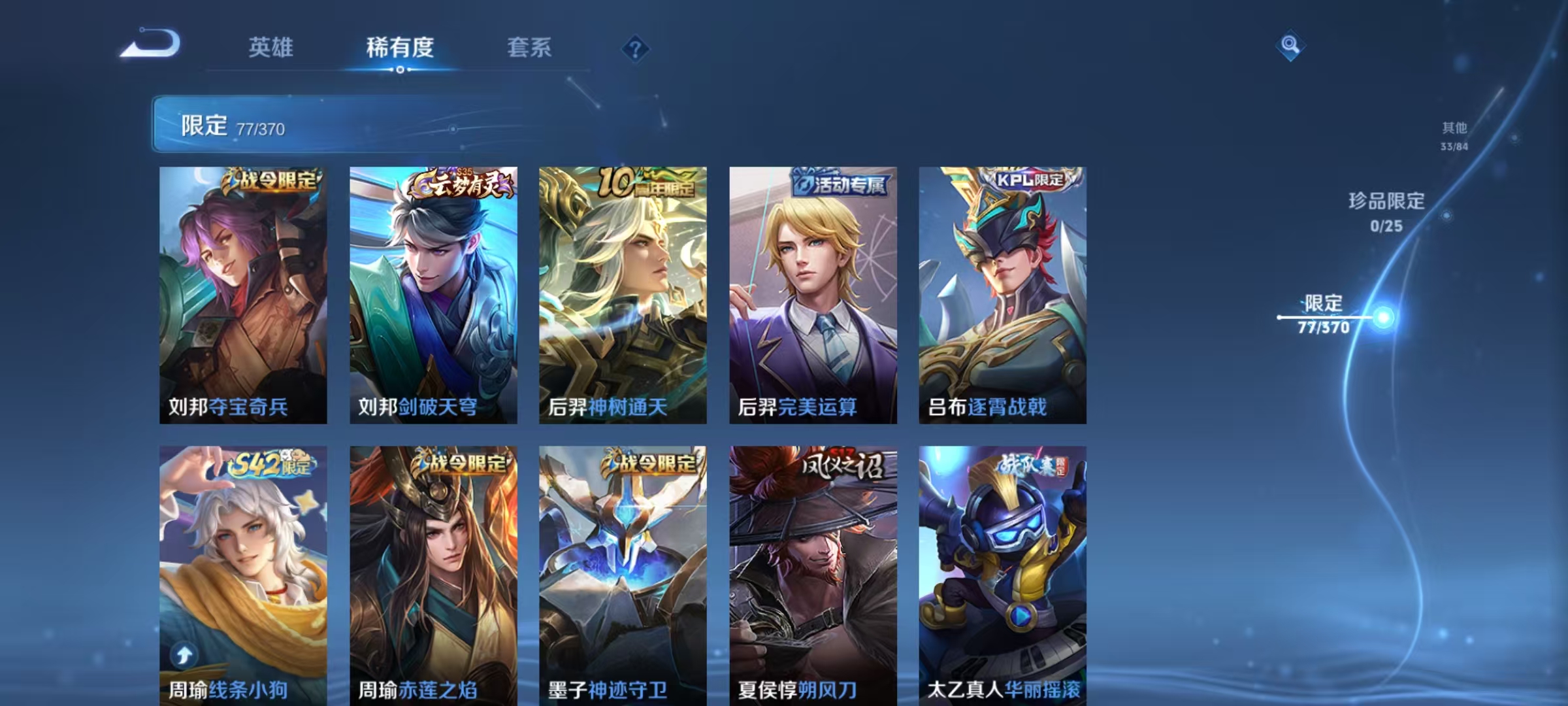Image resolution: width=1568 pixels, height=706 pixels.
Task: Select the 稀有度 tab
Action: [x=400, y=48]
